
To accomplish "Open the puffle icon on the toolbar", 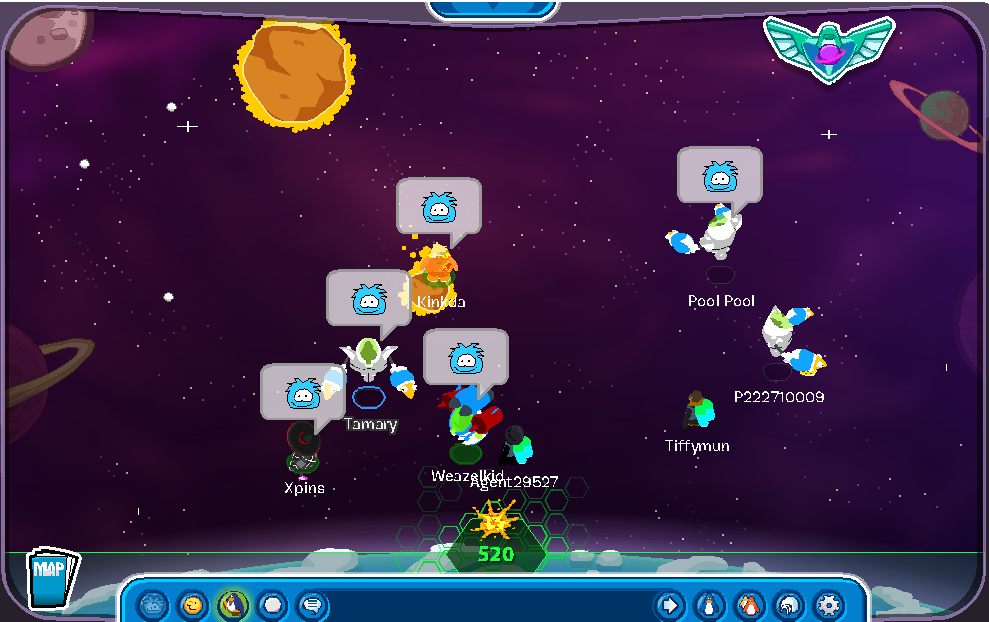I will tap(153, 605).
